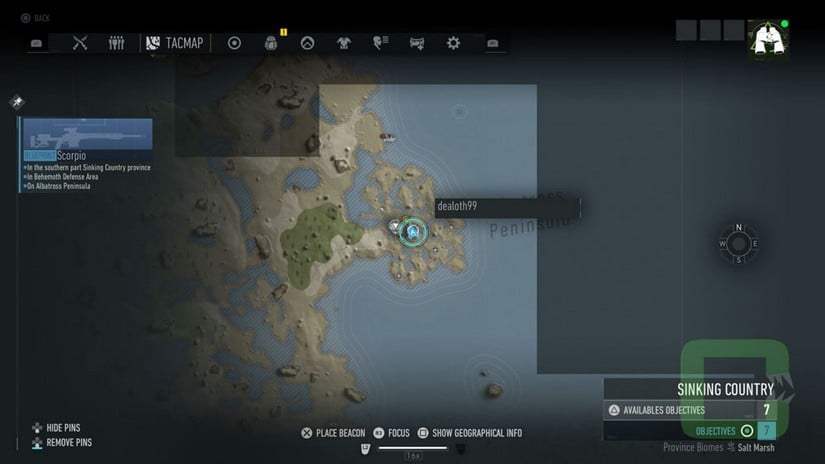Click the compass rose on the map
The width and height of the screenshot is (825, 464).
(738, 243)
